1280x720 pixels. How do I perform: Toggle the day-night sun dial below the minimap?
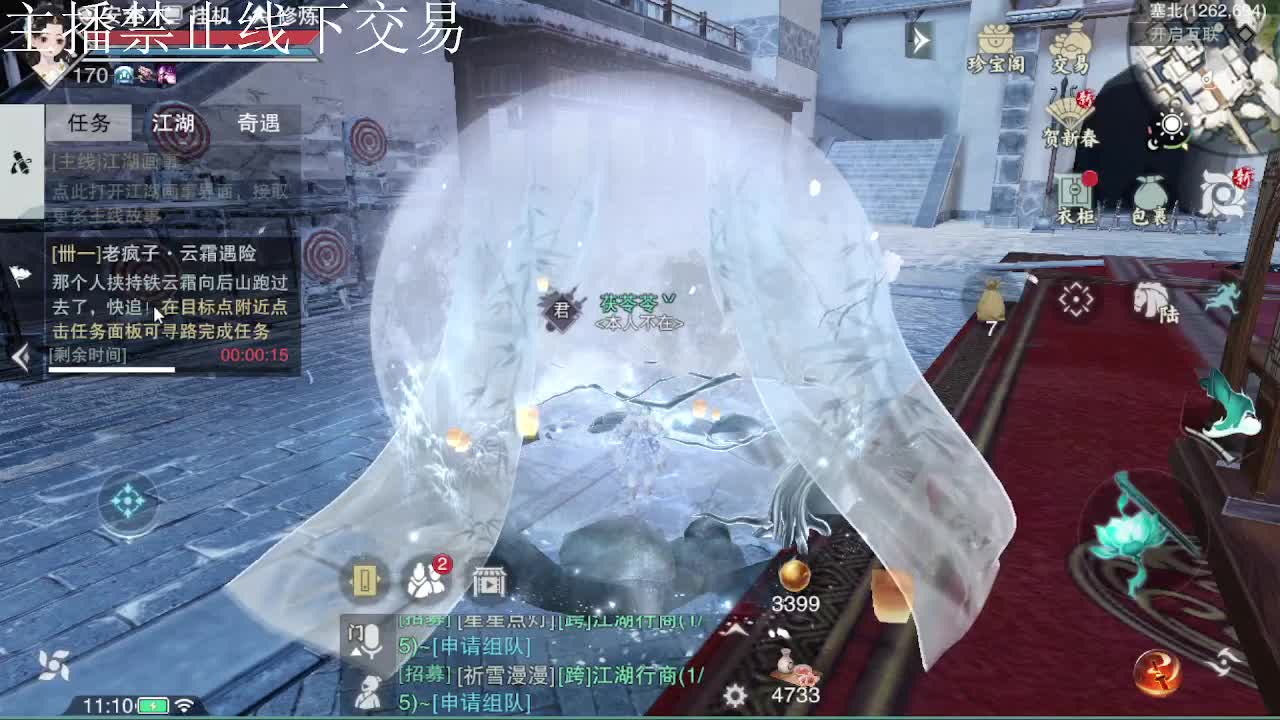pos(1170,125)
